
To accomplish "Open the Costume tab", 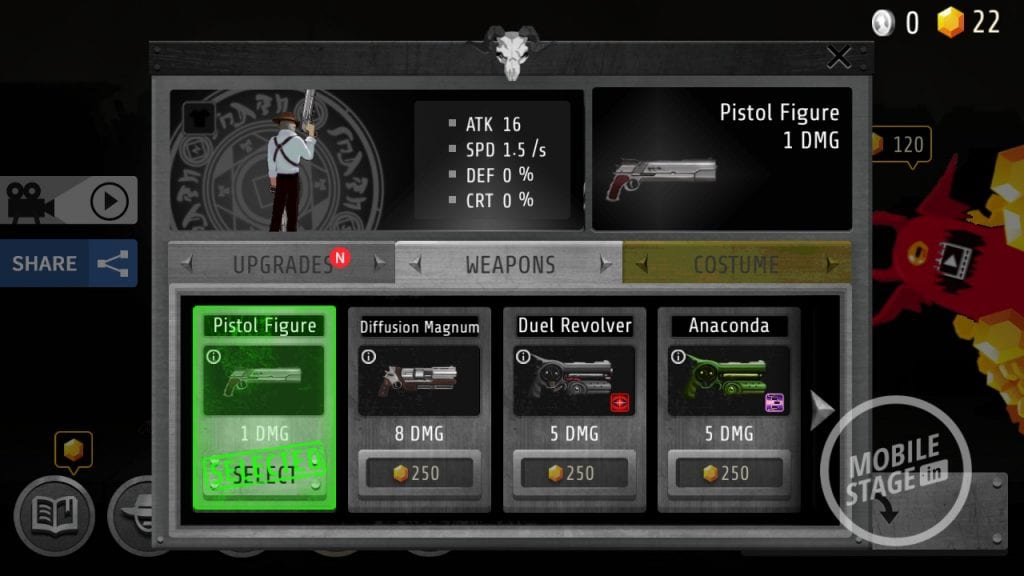I will pos(736,265).
